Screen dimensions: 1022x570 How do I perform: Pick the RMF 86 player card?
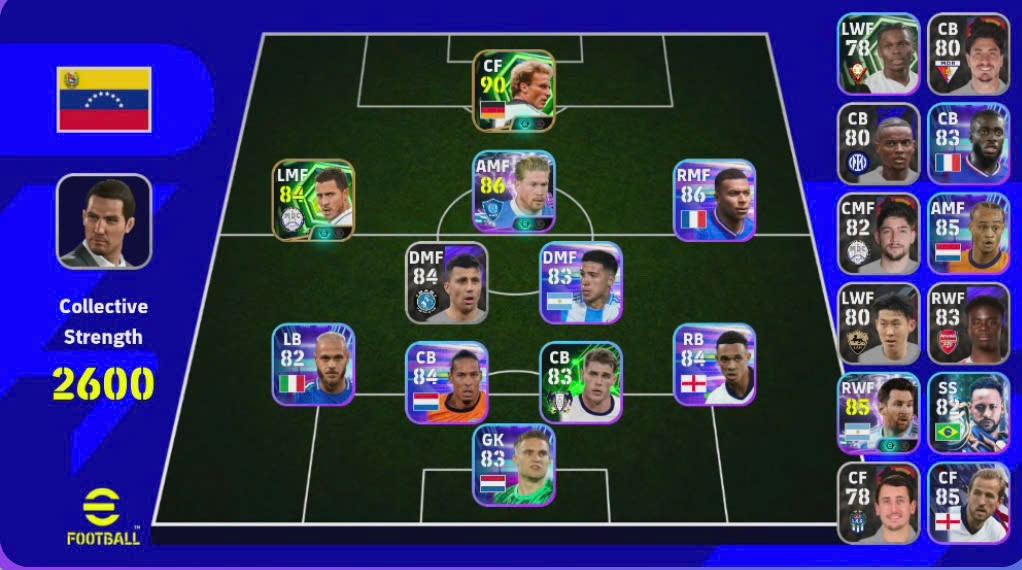pos(714,200)
